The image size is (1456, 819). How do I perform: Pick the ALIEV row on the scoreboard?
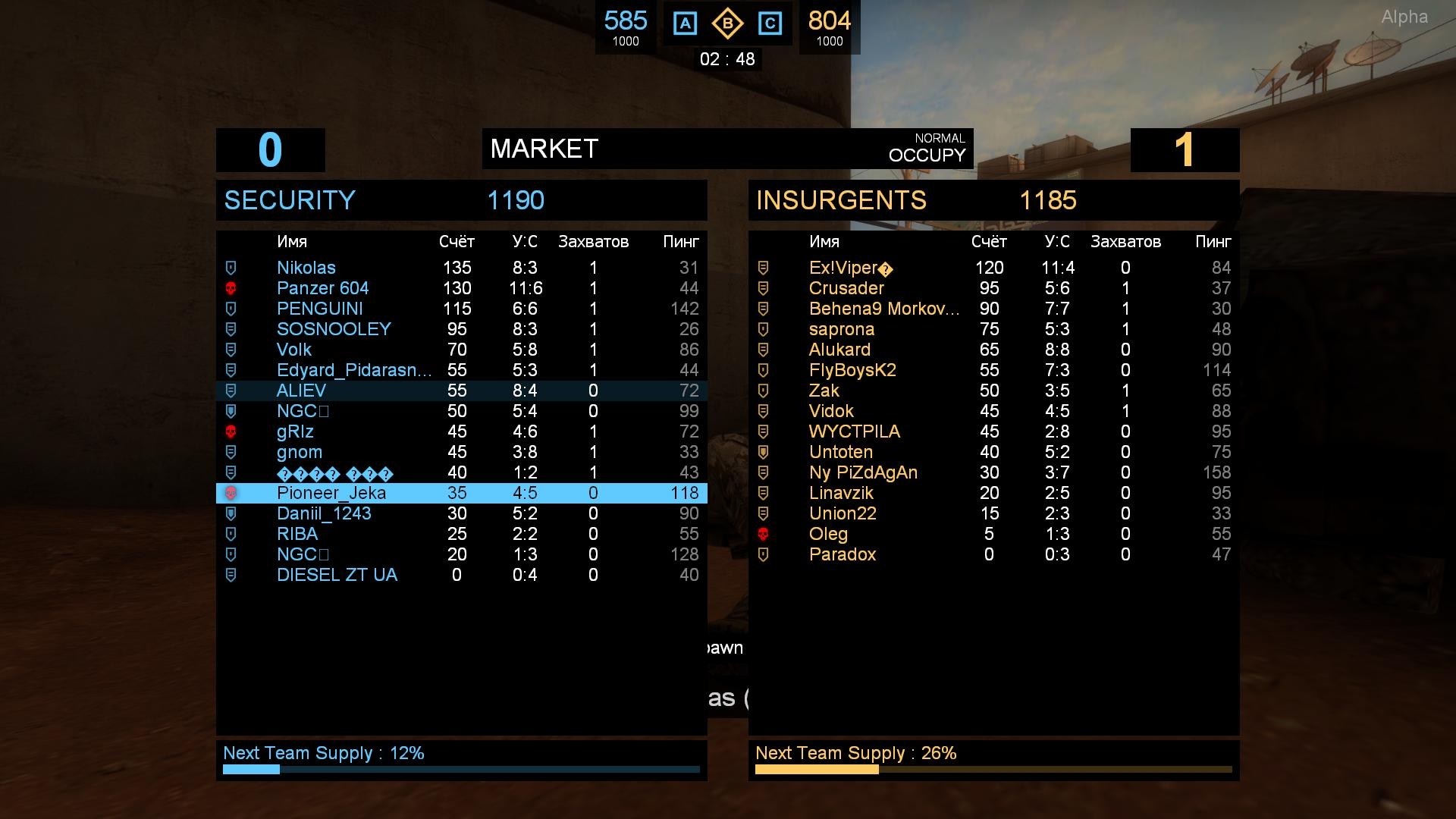(x=301, y=391)
